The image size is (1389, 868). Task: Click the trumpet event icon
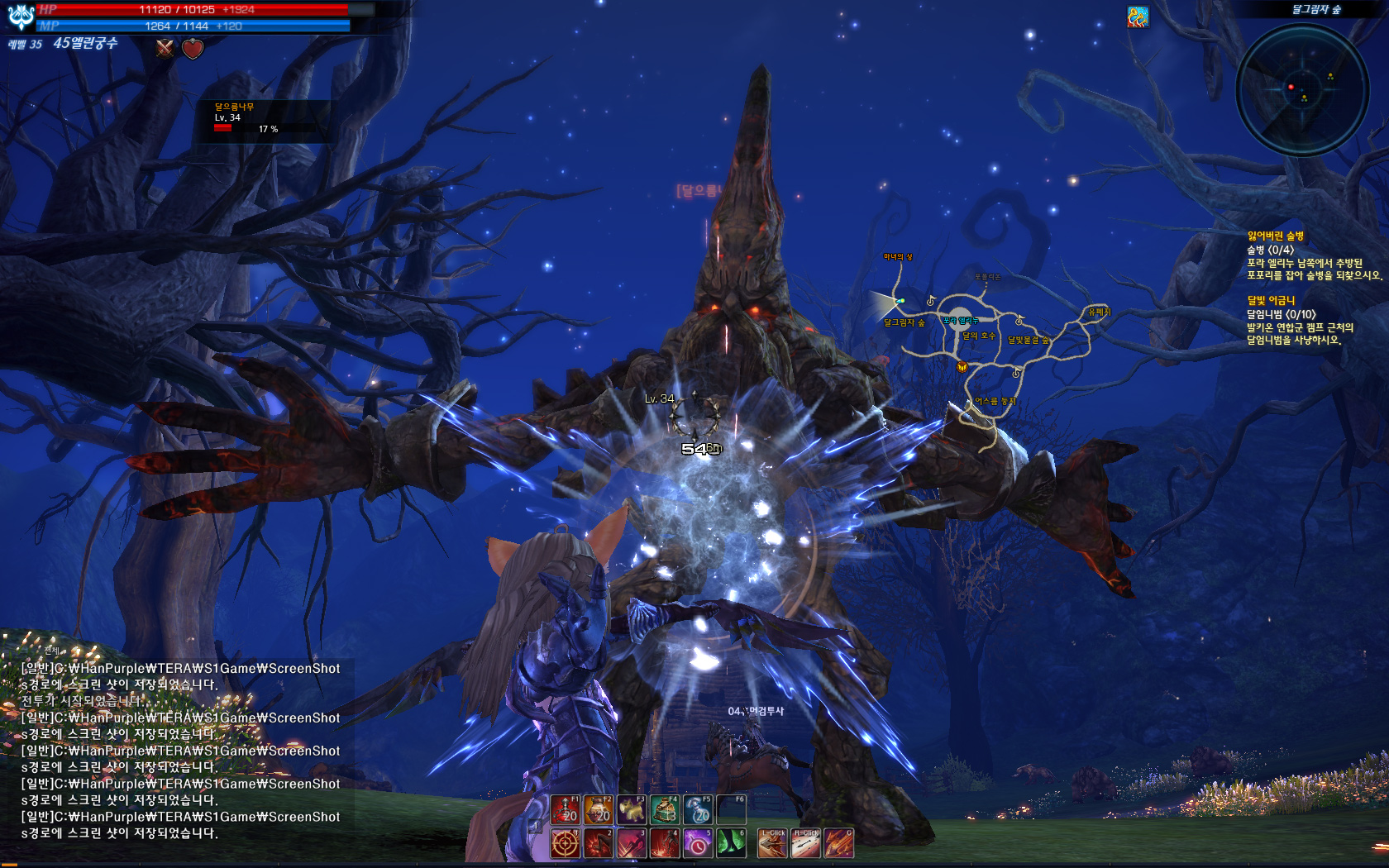pos(1138,17)
